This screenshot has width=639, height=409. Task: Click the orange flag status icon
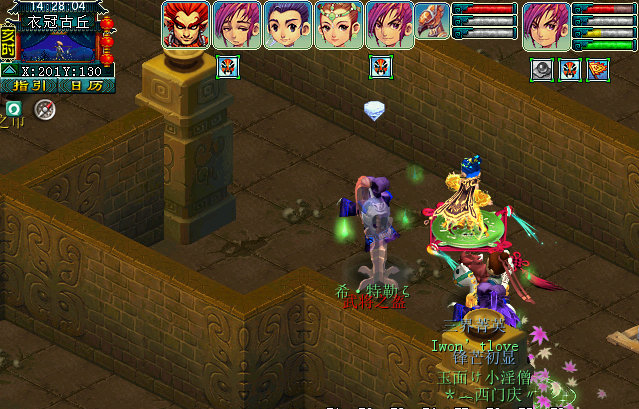pos(597,69)
